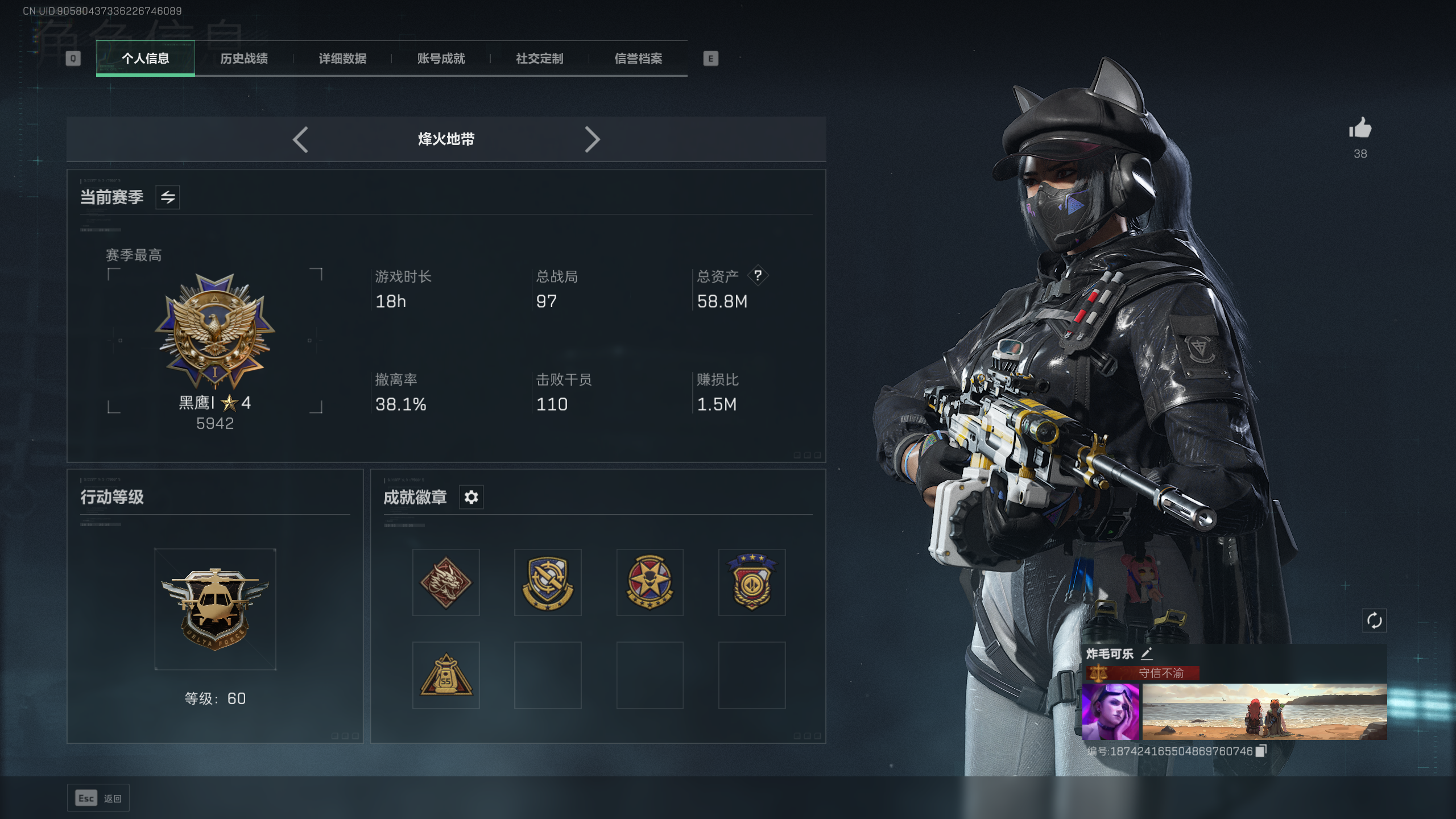Viewport: 1456px width, 819px height.
Task: Click the rotate character refresh icon
Action: click(x=1374, y=621)
